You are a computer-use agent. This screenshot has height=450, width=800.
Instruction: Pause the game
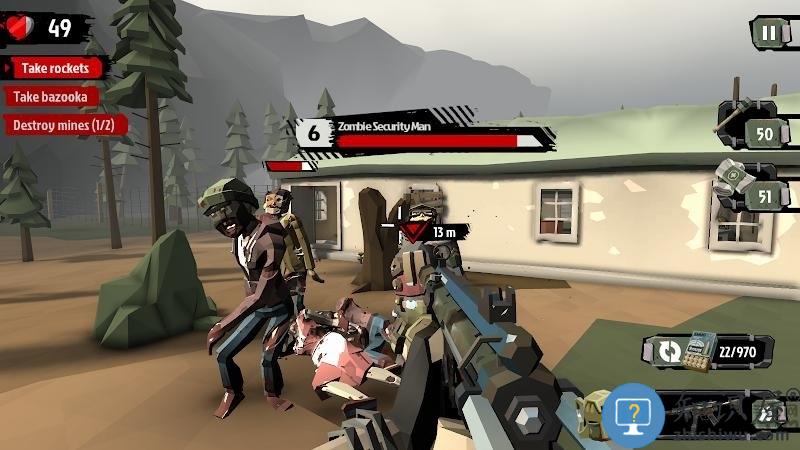(768, 32)
